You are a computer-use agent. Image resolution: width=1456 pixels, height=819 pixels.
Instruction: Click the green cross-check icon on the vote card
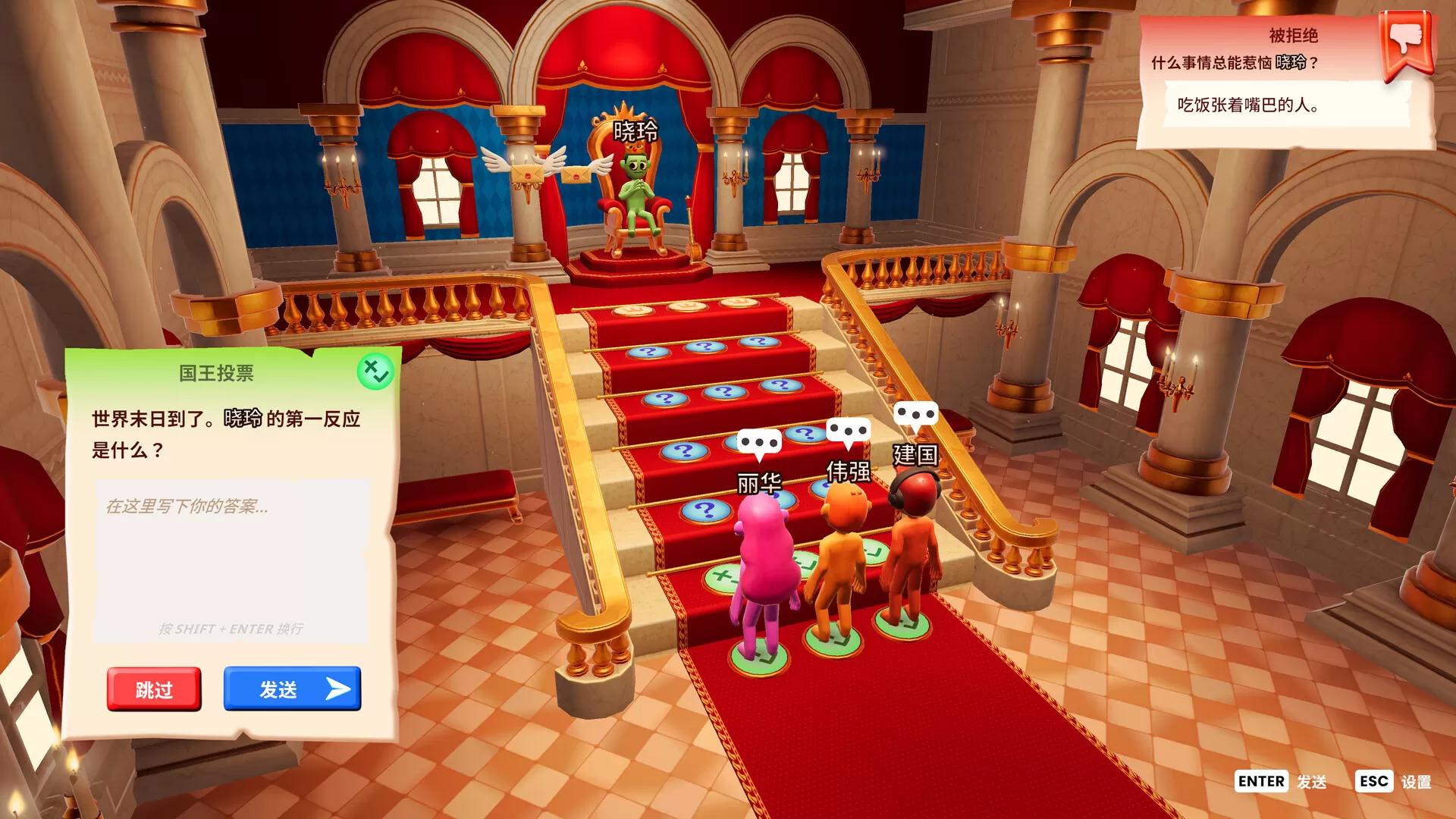pos(375,372)
